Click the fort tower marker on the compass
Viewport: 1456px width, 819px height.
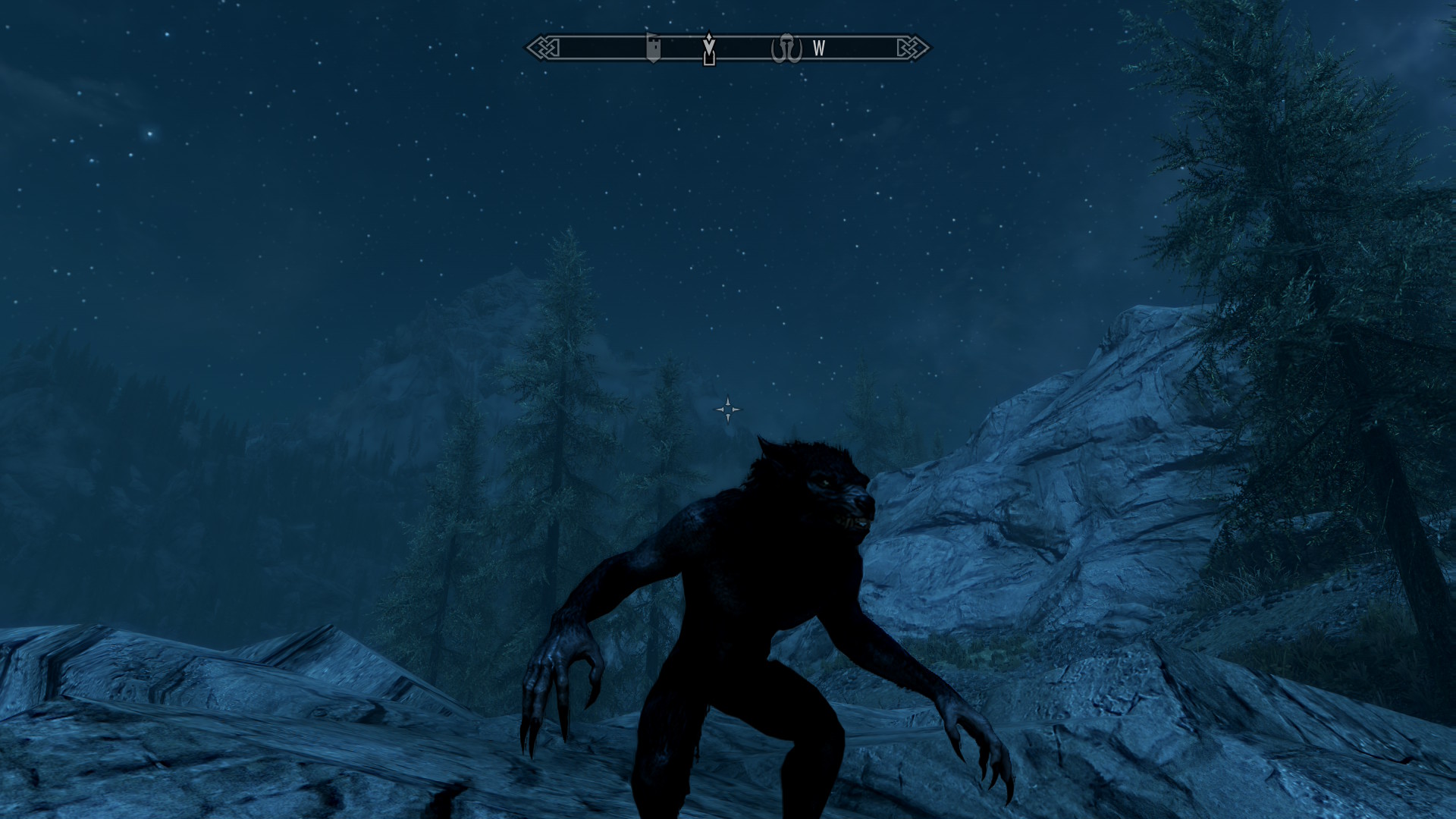click(x=653, y=48)
